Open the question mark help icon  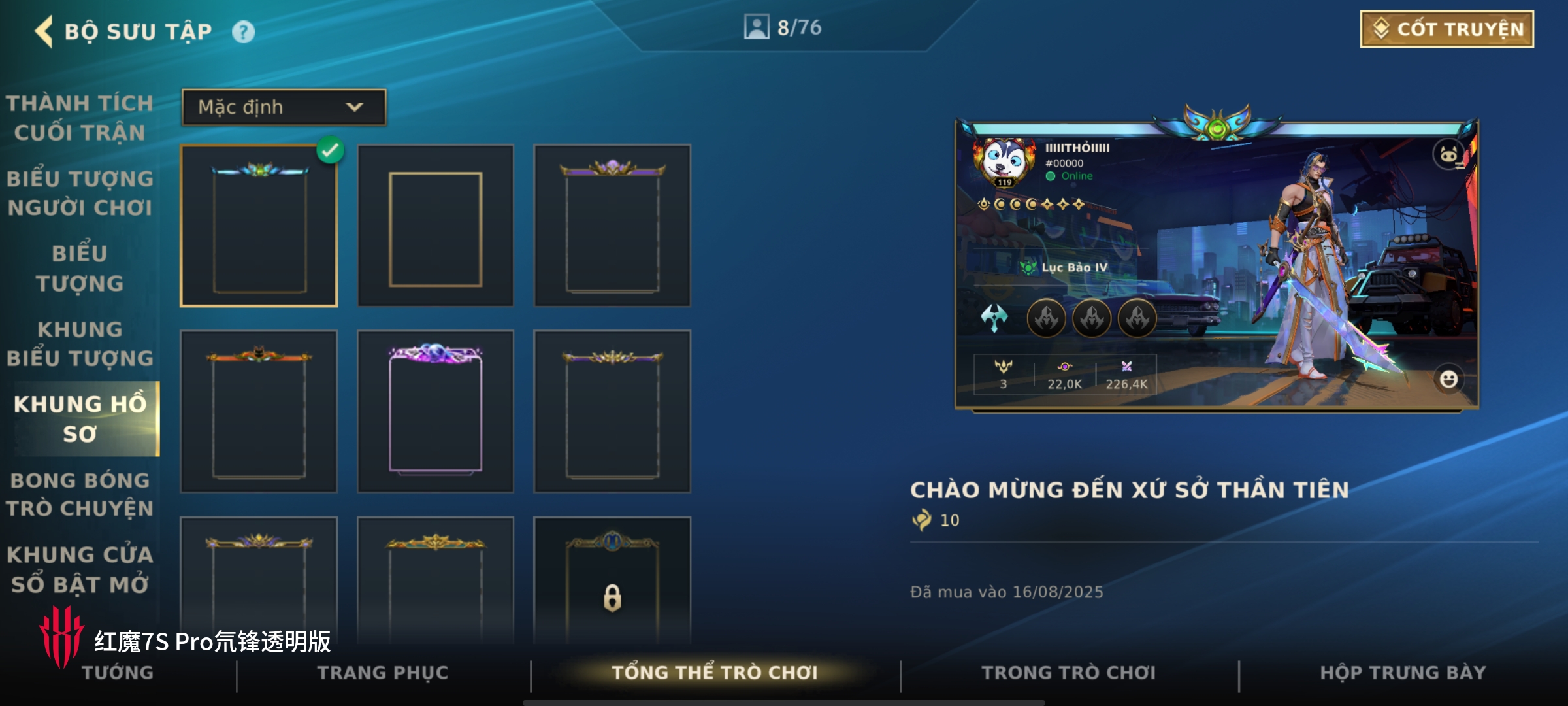click(x=243, y=32)
